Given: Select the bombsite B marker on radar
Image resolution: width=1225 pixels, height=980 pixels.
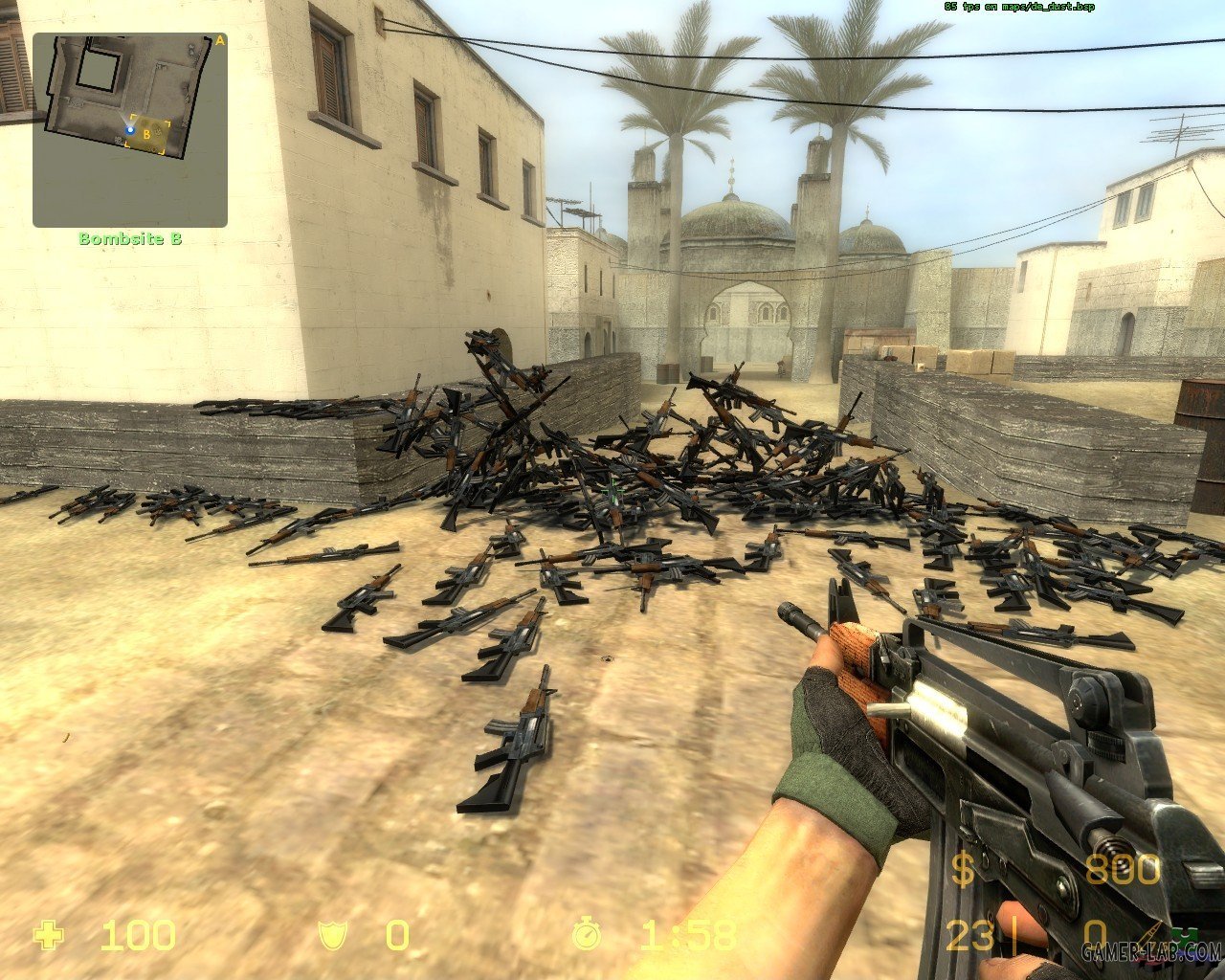Looking at the screenshot, I should [146, 135].
